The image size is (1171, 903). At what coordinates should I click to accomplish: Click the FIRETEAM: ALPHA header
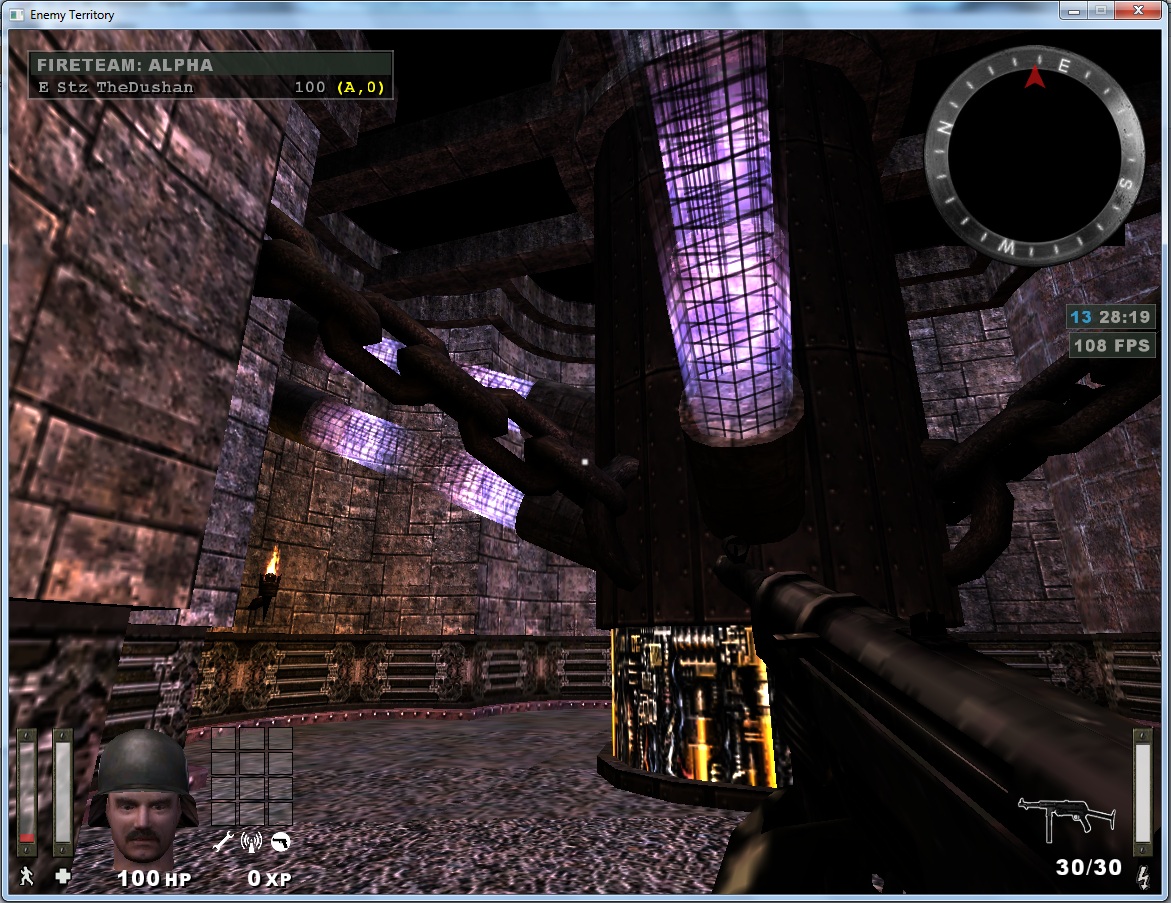tap(125, 65)
